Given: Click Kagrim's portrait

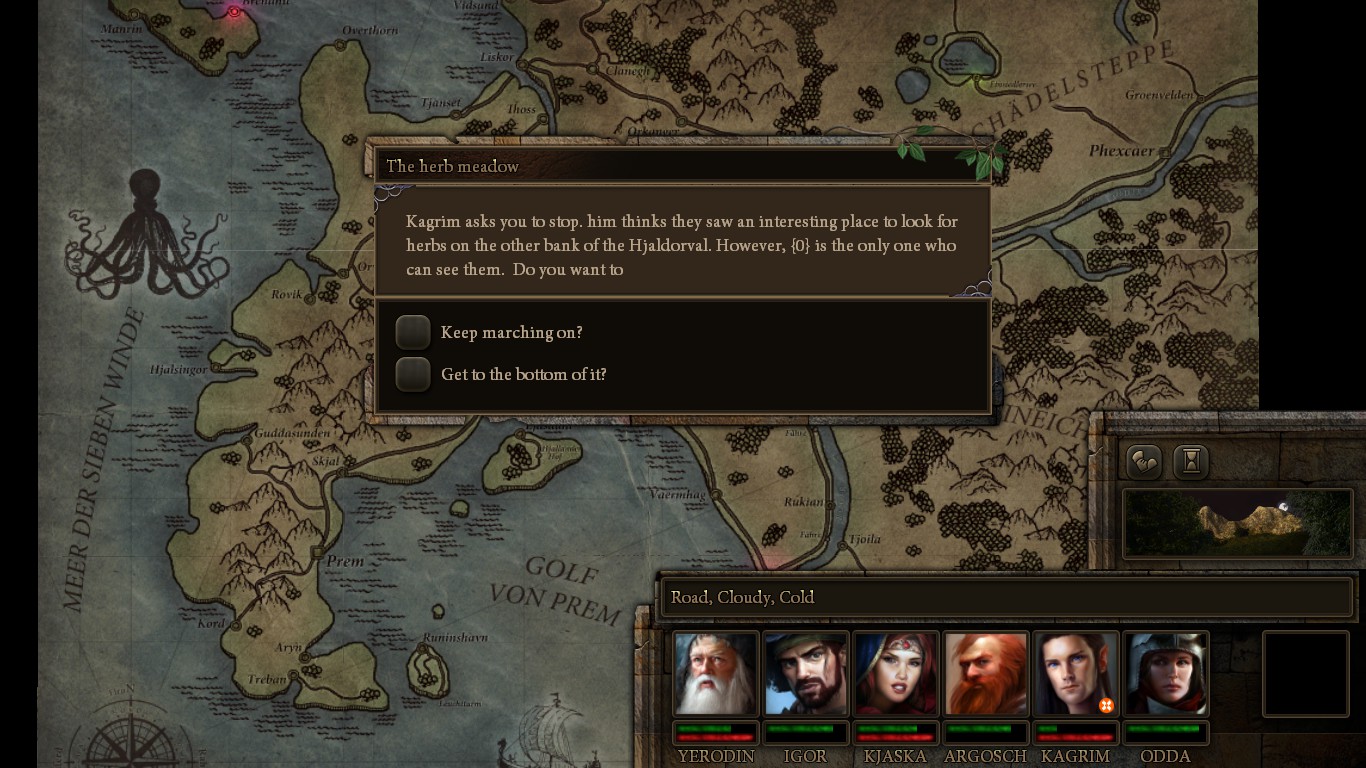Looking at the screenshot, I should 1076,673.
